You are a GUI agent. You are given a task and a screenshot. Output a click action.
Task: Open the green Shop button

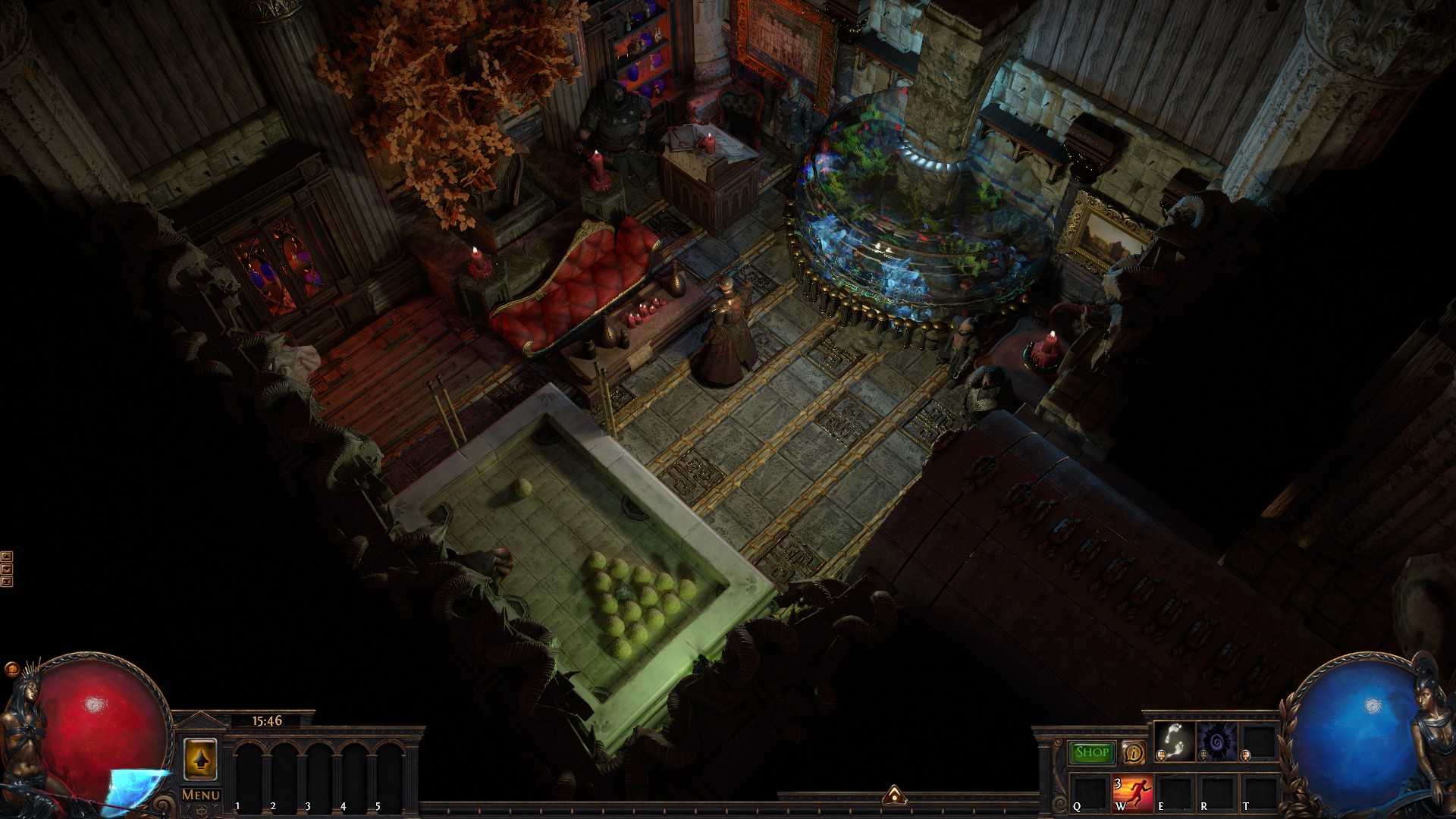1092,752
